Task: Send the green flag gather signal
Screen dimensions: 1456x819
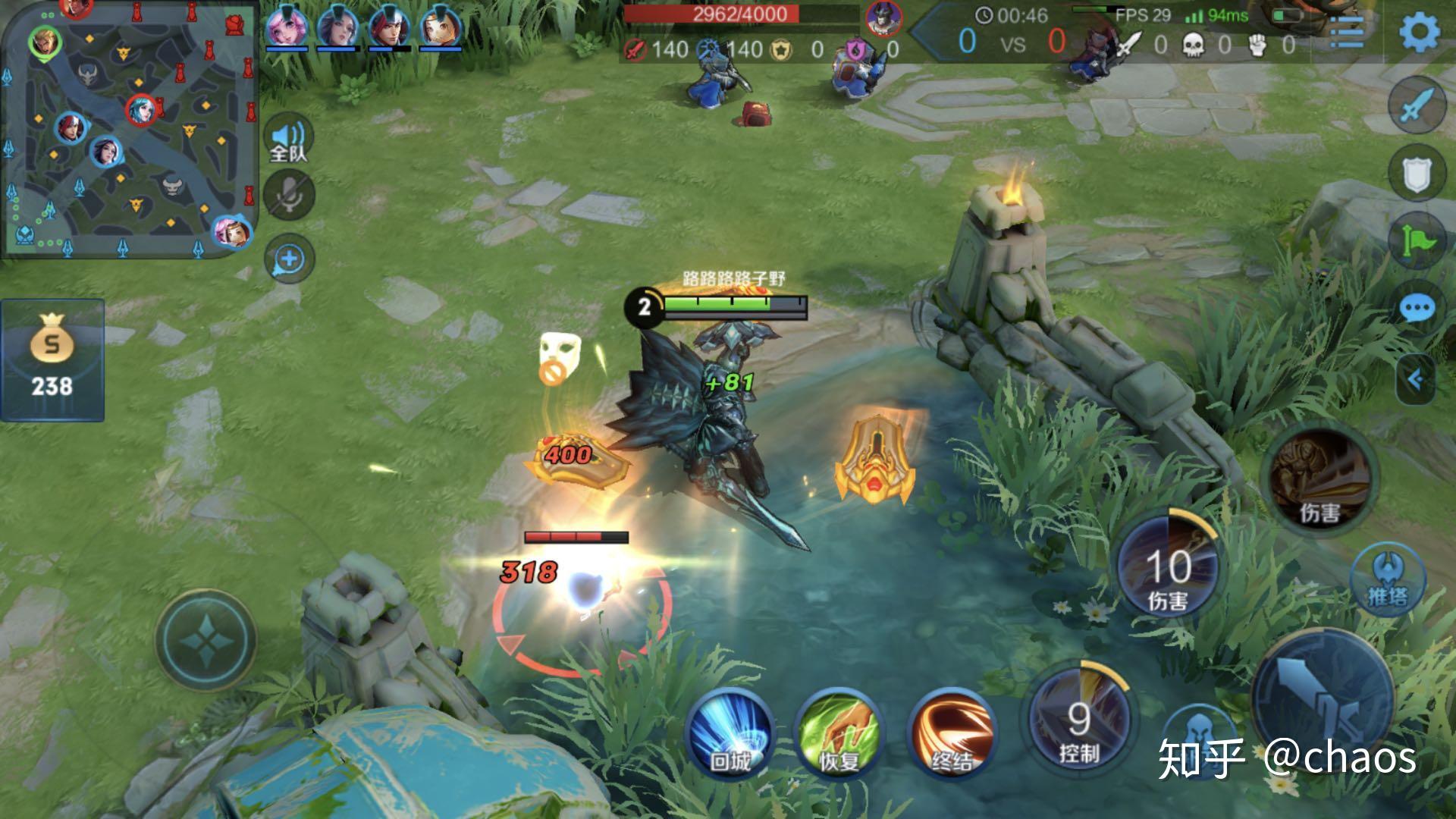Action: coord(1417,241)
